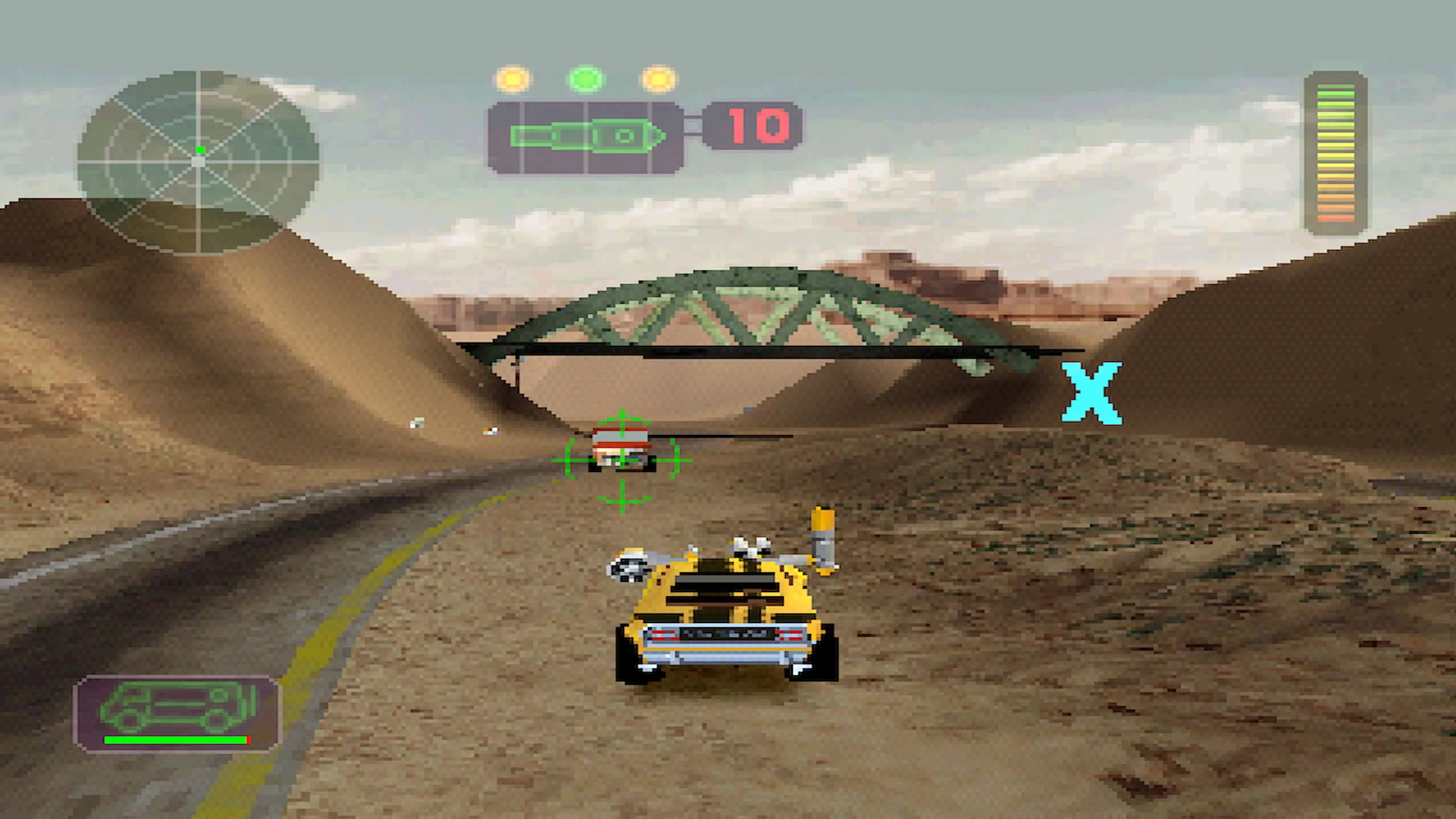Click the circular radar display

click(x=198, y=161)
